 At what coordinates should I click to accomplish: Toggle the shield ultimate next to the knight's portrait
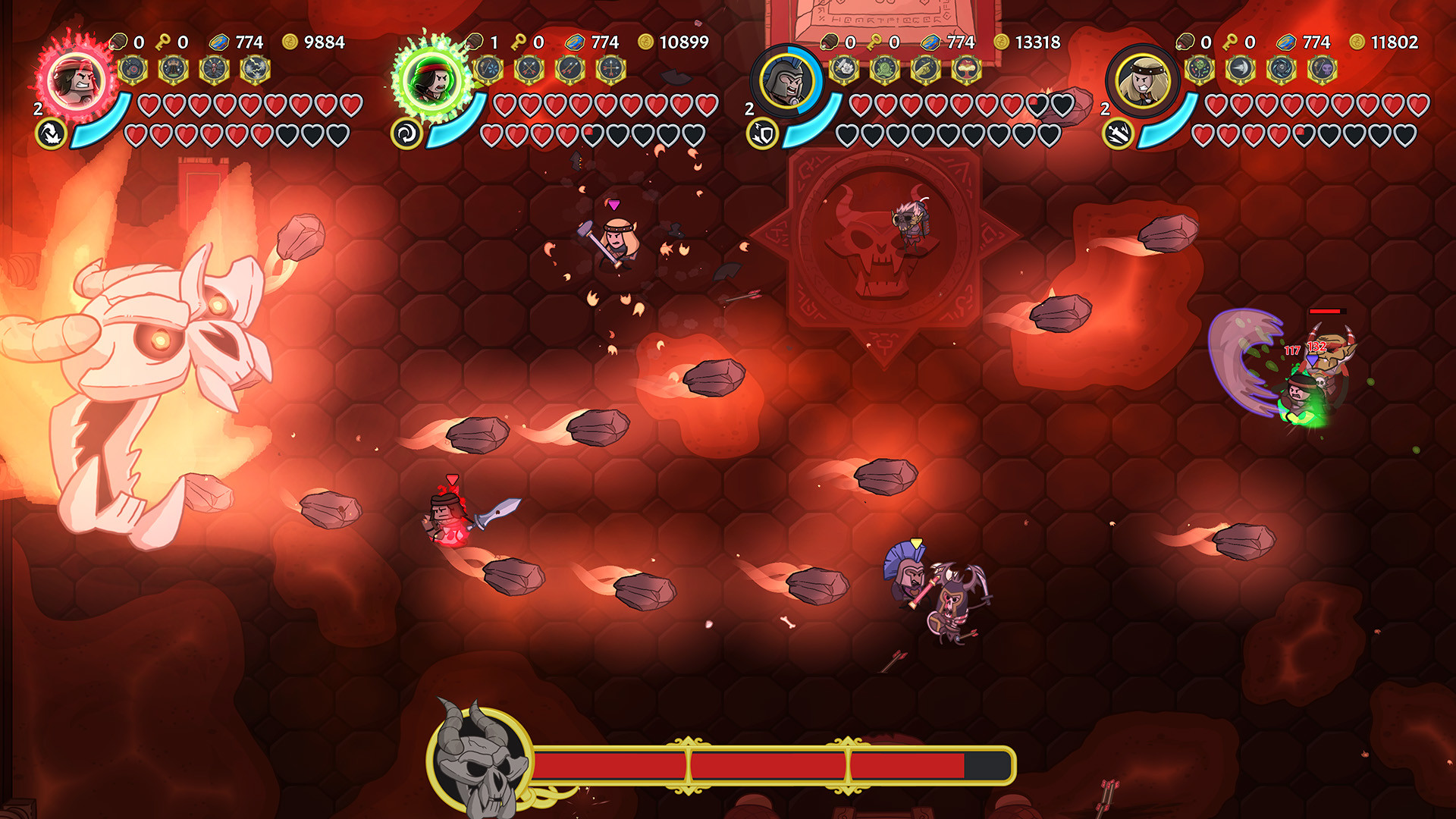[761, 133]
